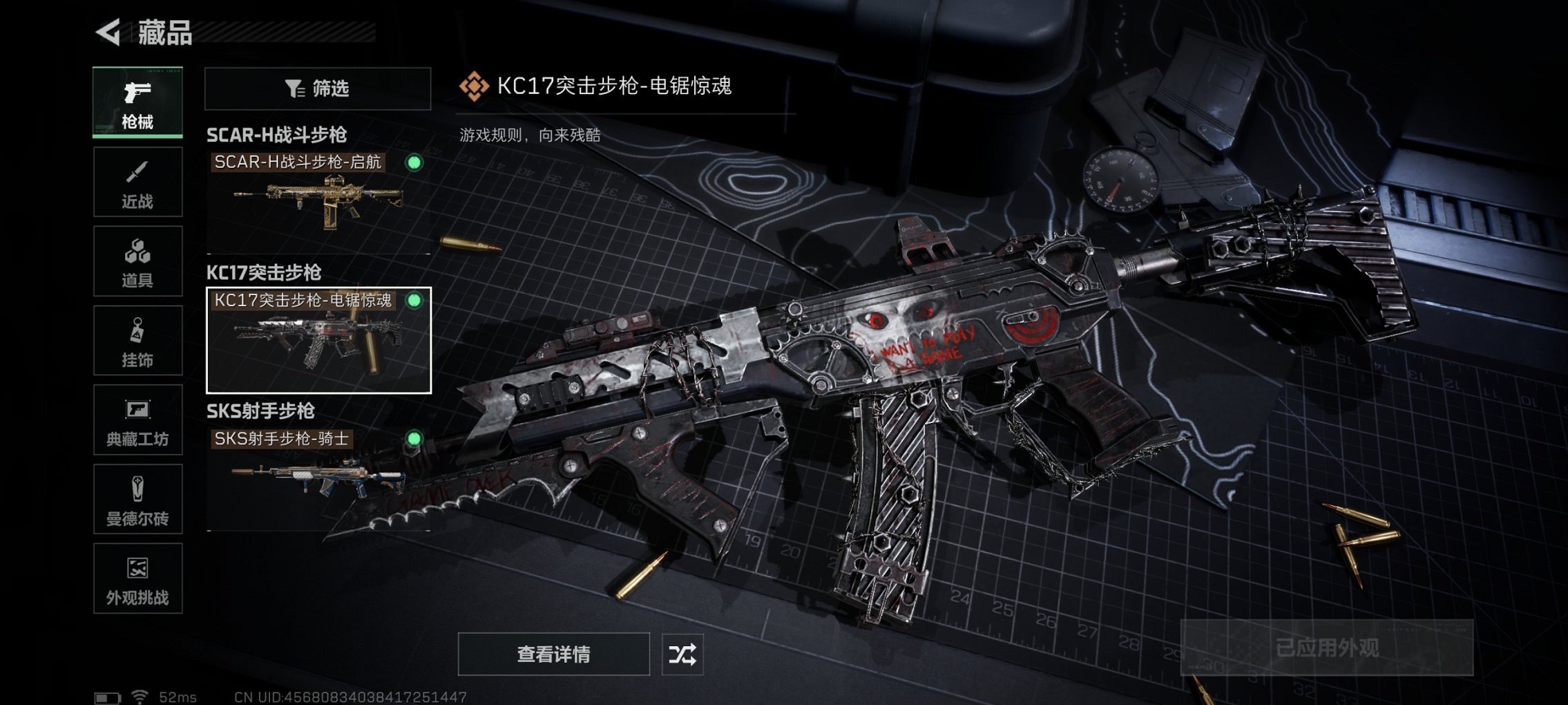
Task: Open the 近战 melee weapons category
Action: click(137, 182)
